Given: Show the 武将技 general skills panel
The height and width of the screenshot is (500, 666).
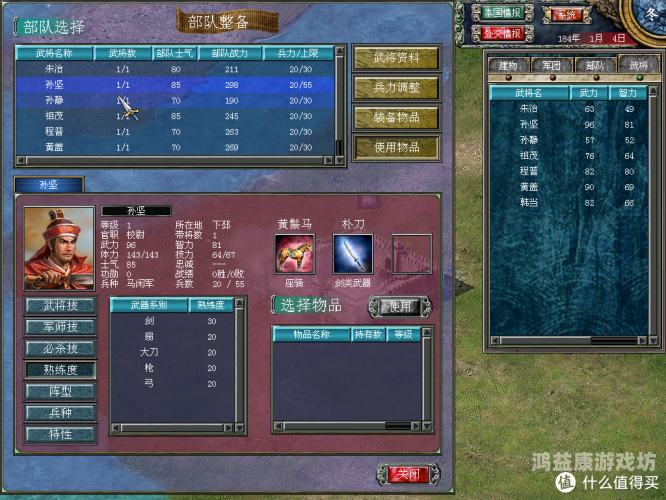Looking at the screenshot, I should 60,306.
